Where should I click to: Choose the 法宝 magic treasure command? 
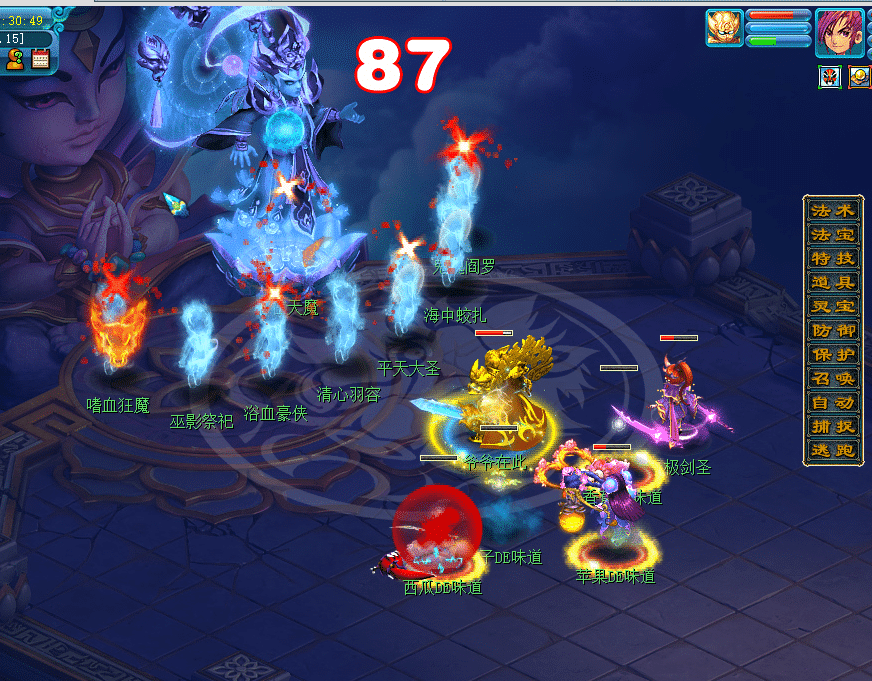click(x=832, y=236)
